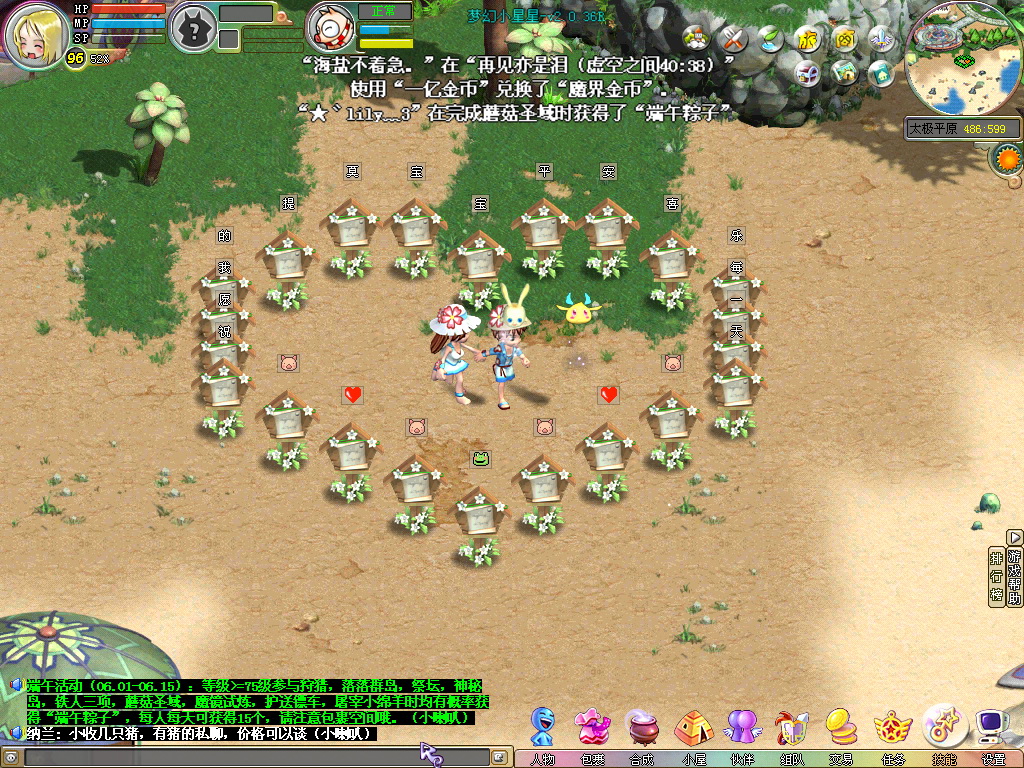
Task: Open the 设置 settings menu
Action: pyautogui.click(x=992, y=727)
